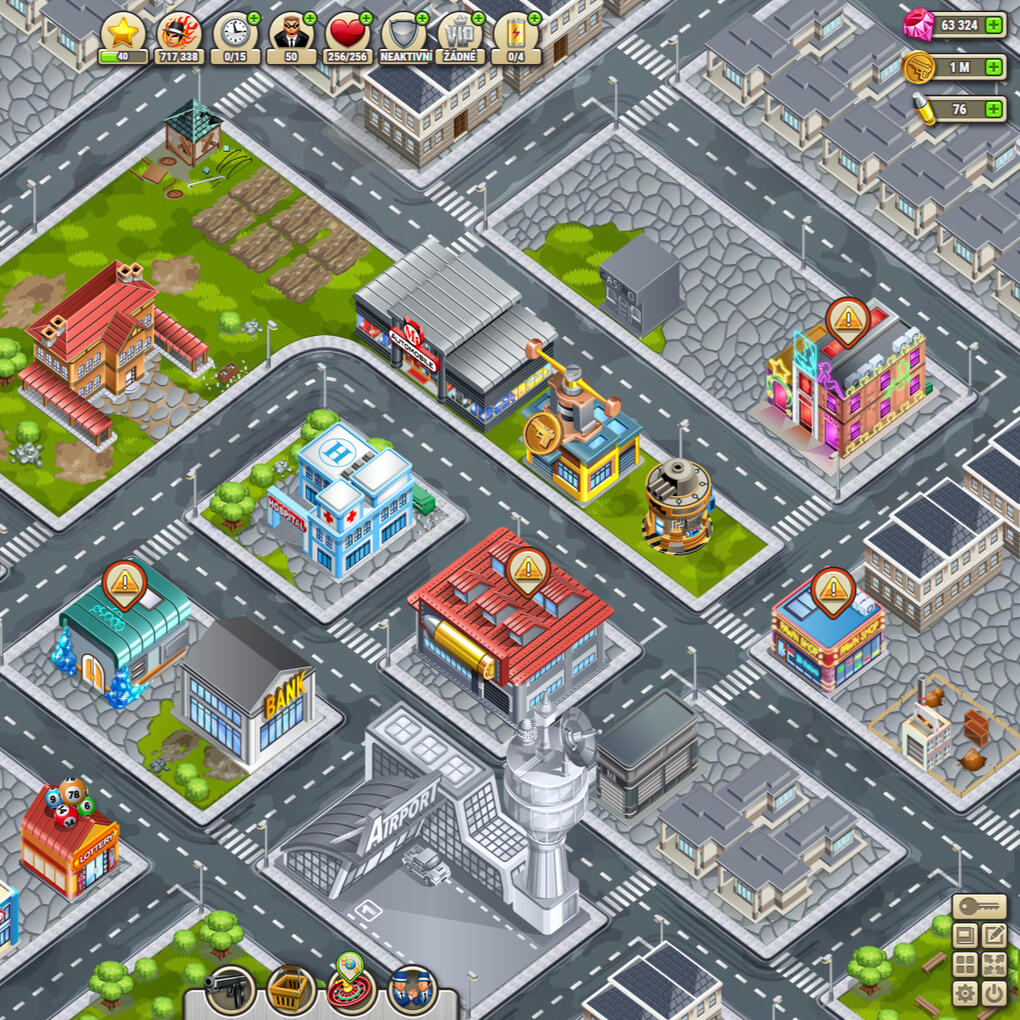Open the two gangsters gang icon
The height and width of the screenshot is (1020, 1020).
[411, 988]
